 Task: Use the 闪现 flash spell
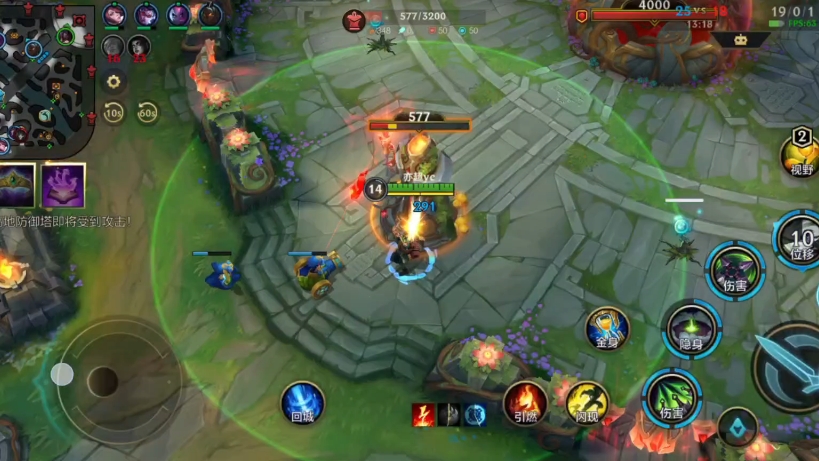point(587,403)
